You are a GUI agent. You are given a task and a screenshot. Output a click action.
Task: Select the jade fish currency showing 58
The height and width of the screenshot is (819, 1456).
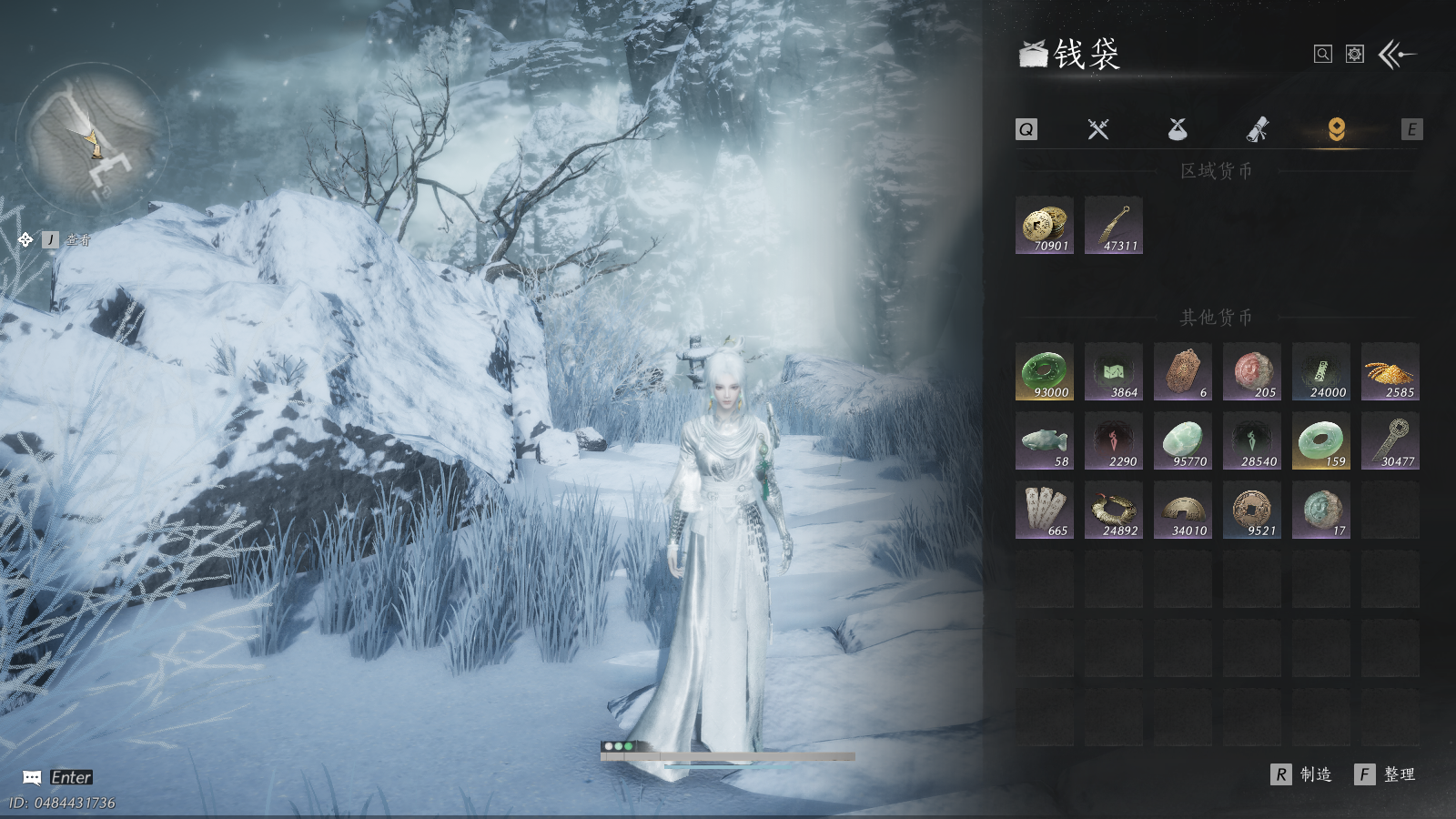pos(1045,440)
